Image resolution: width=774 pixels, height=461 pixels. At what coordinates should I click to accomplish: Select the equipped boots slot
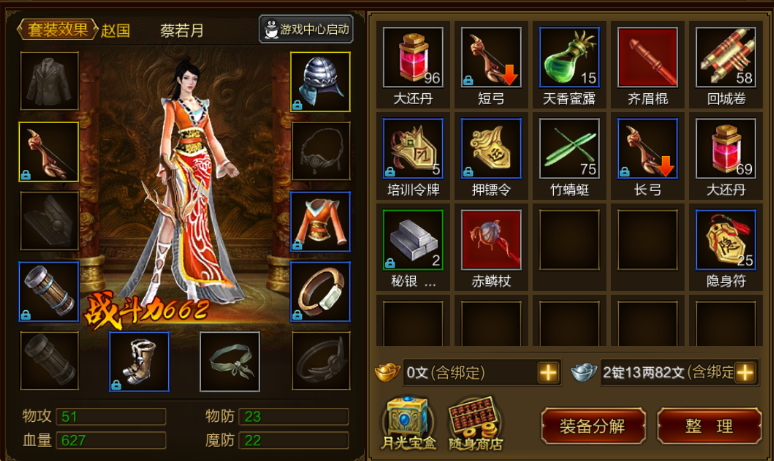coord(139,361)
